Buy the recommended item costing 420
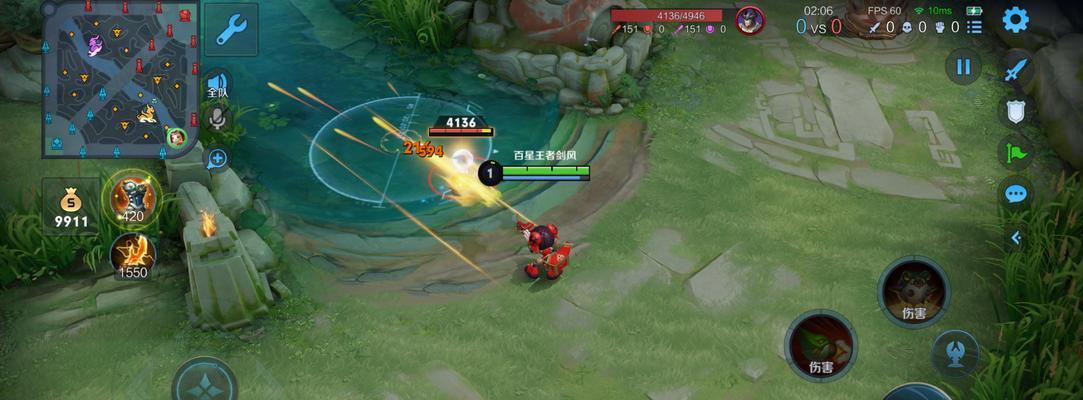 [133, 196]
